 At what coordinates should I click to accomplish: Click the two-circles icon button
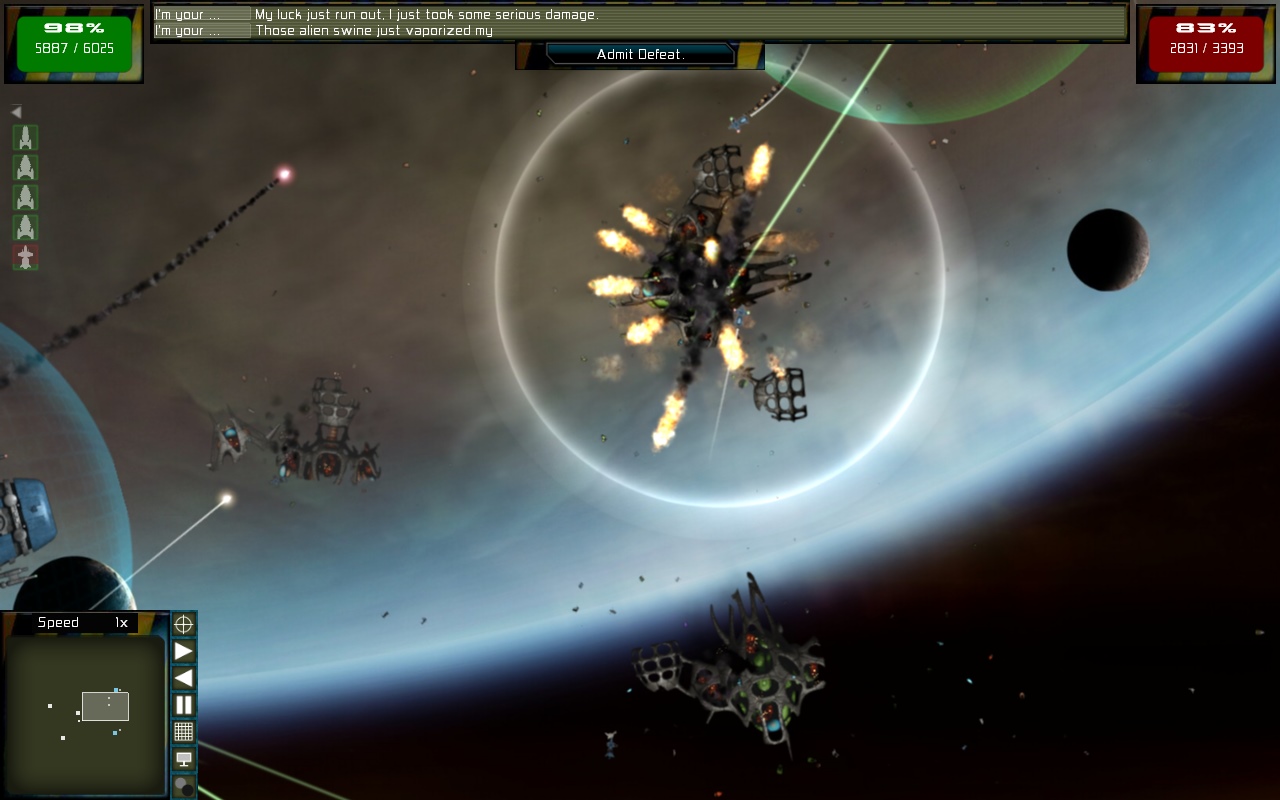(x=184, y=787)
